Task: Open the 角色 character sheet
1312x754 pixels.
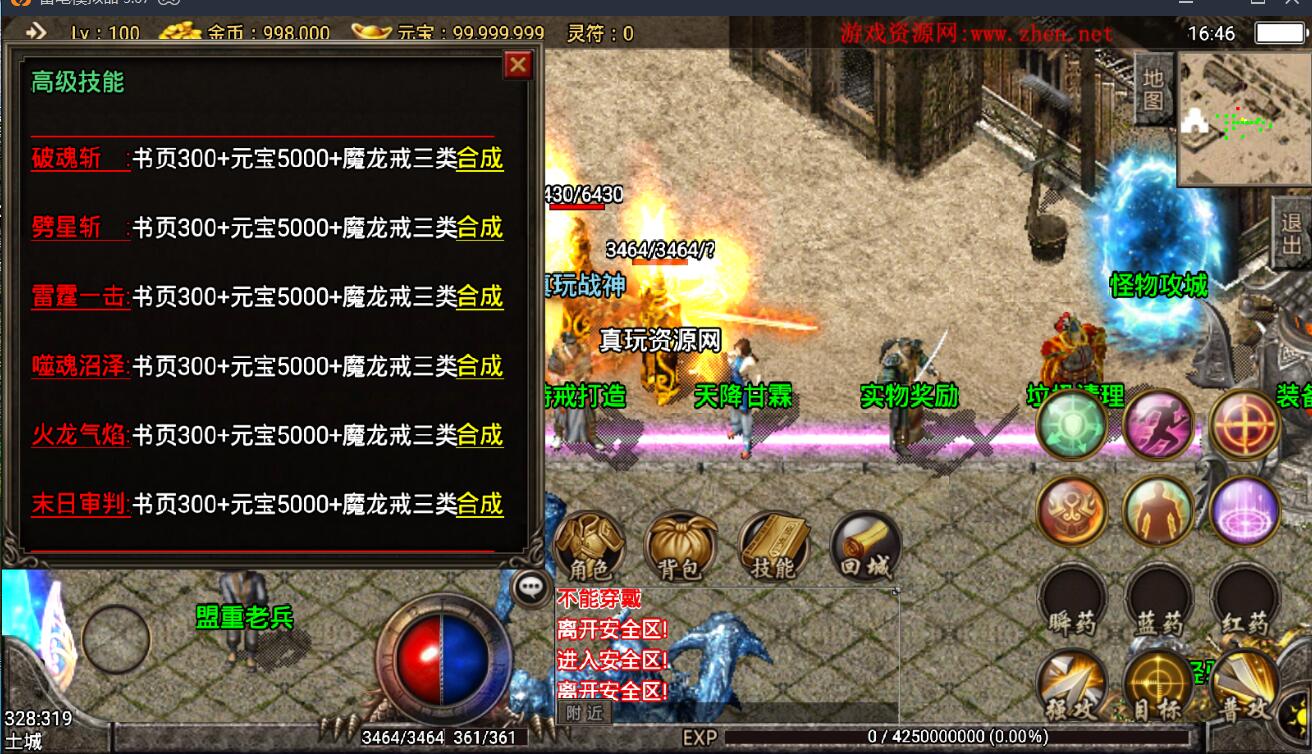Action: point(589,546)
